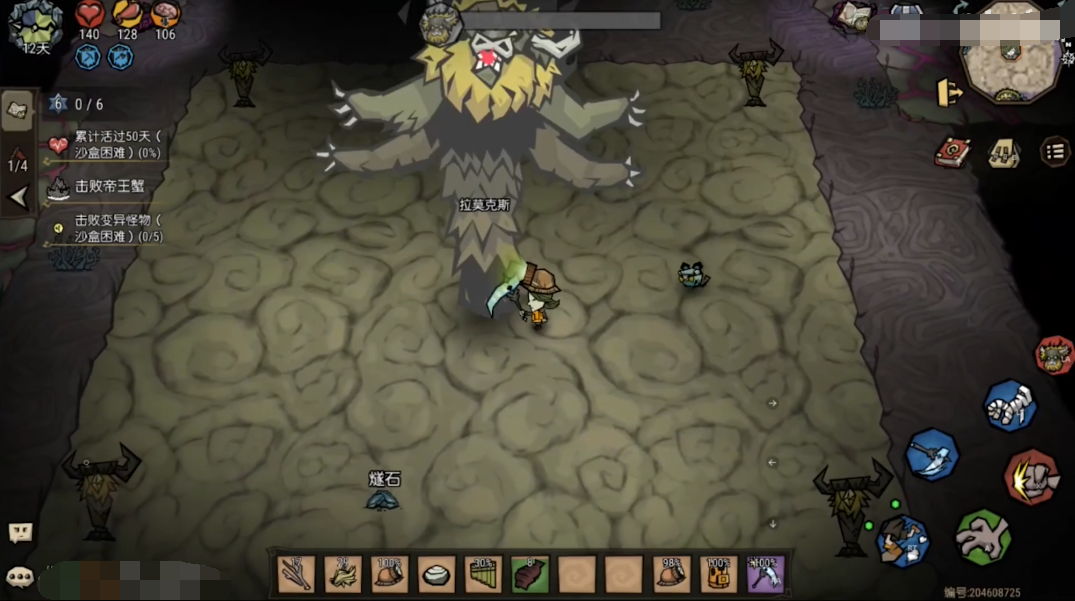Collapse the quest tracker with the left arrow
Viewport: 1075px width, 601px height.
17,197
